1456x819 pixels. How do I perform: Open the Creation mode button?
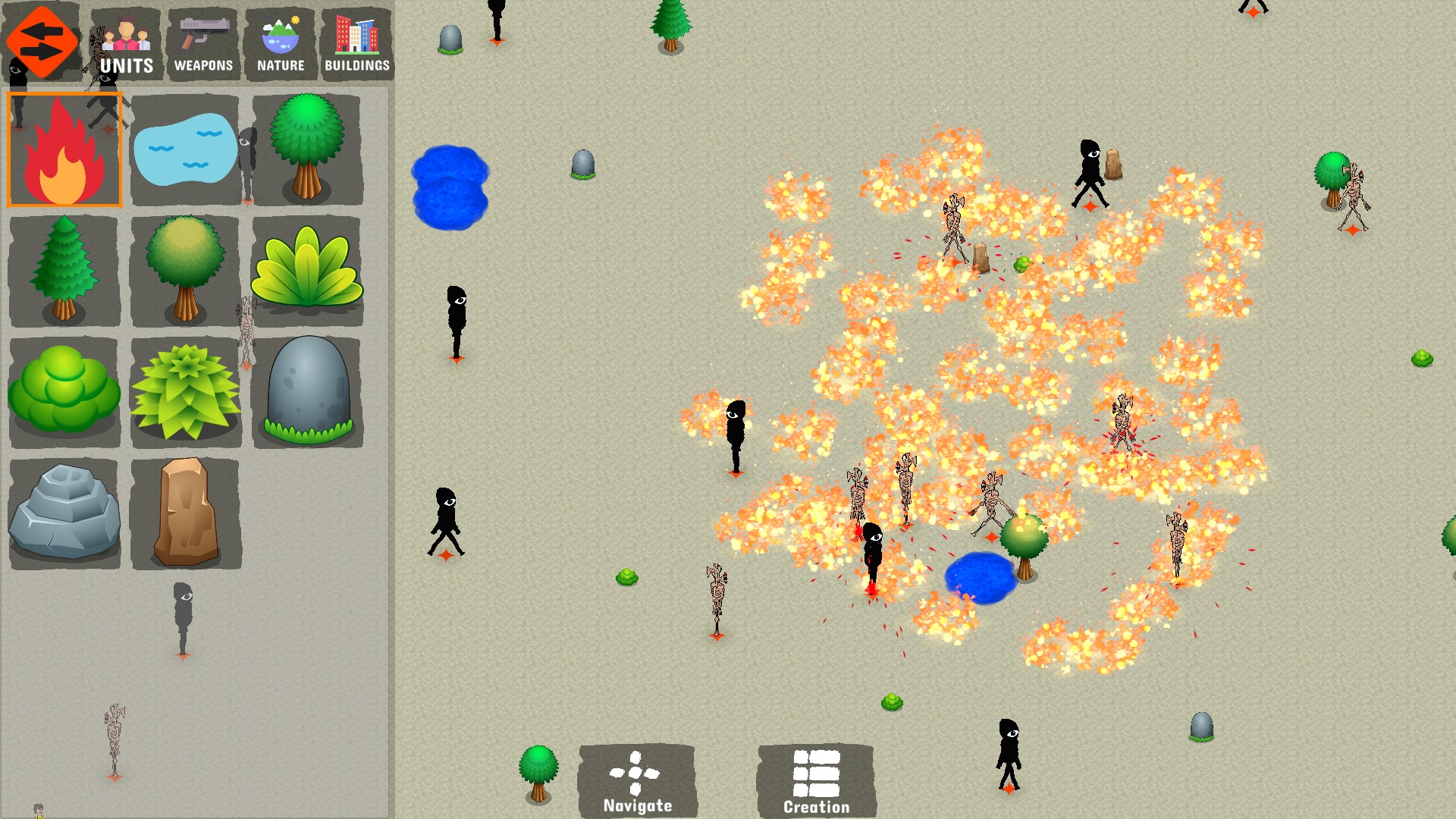coord(816,781)
